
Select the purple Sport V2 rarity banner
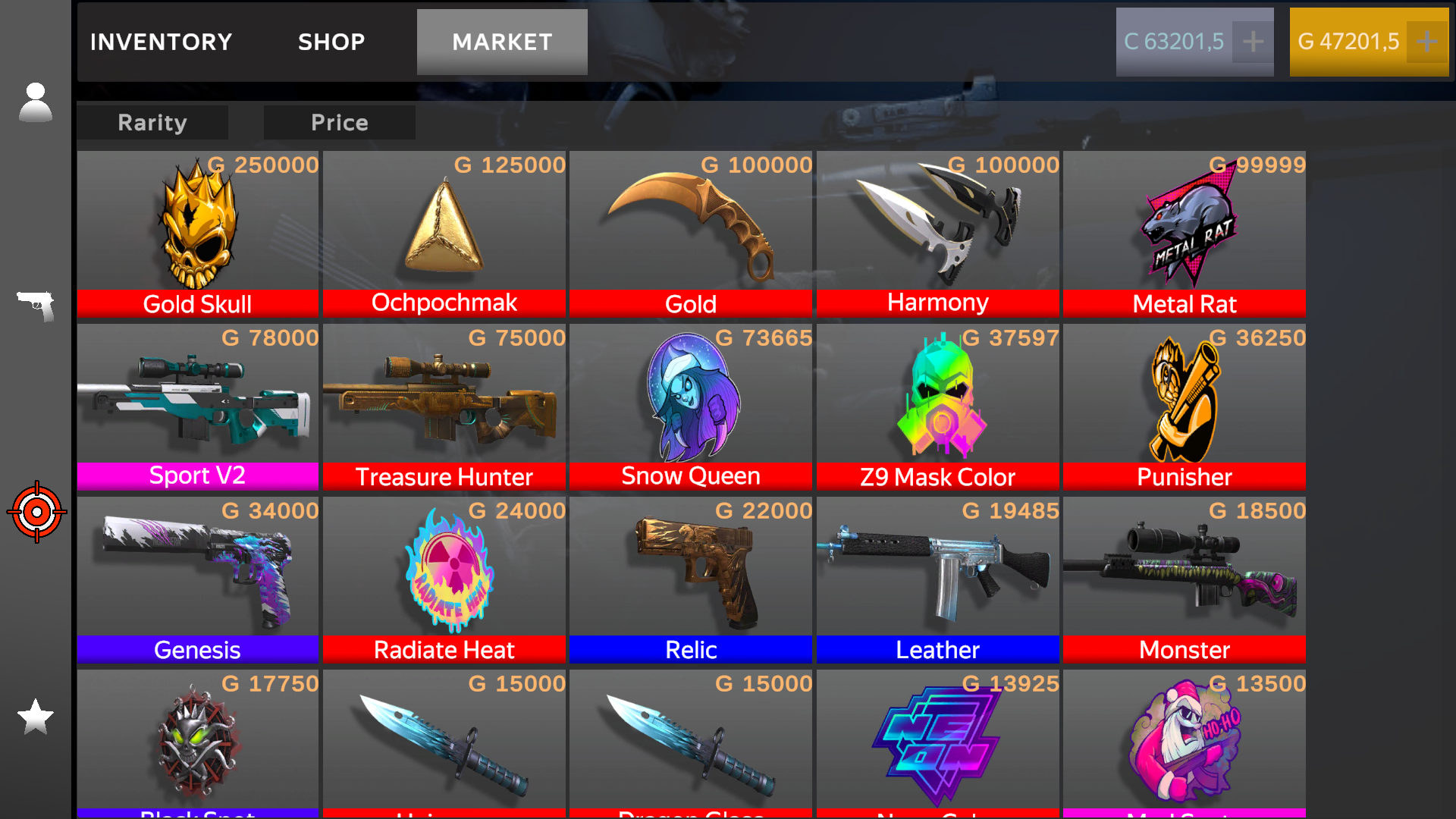click(x=196, y=475)
